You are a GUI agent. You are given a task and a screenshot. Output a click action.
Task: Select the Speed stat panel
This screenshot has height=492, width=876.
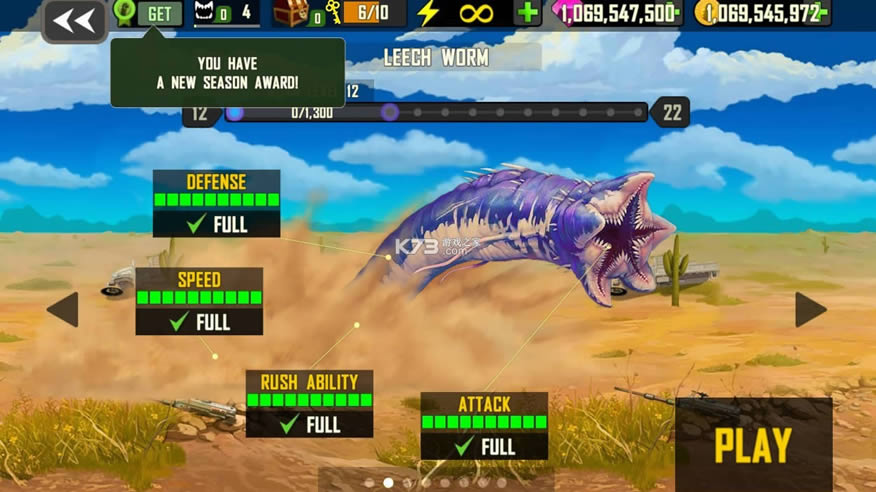pos(199,301)
